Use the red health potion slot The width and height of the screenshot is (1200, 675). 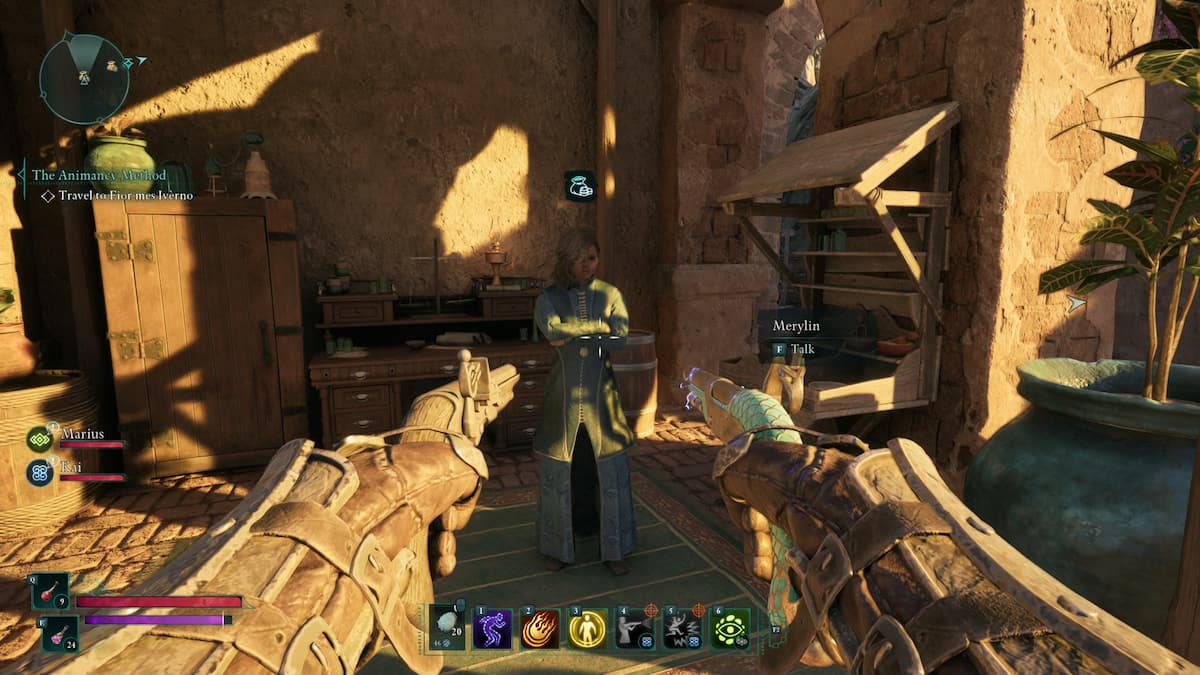point(50,591)
